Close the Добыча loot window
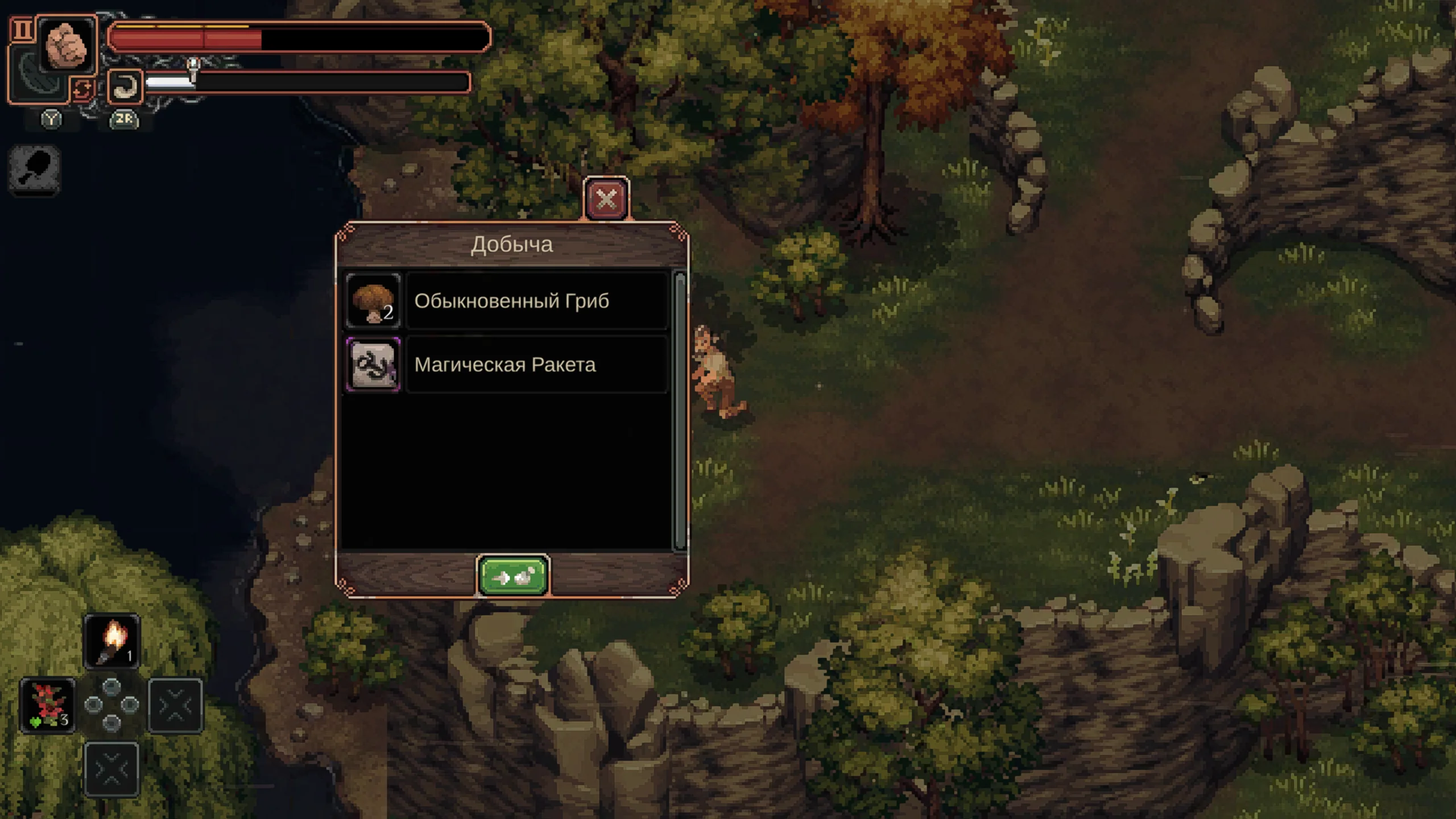 [x=606, y=199]
